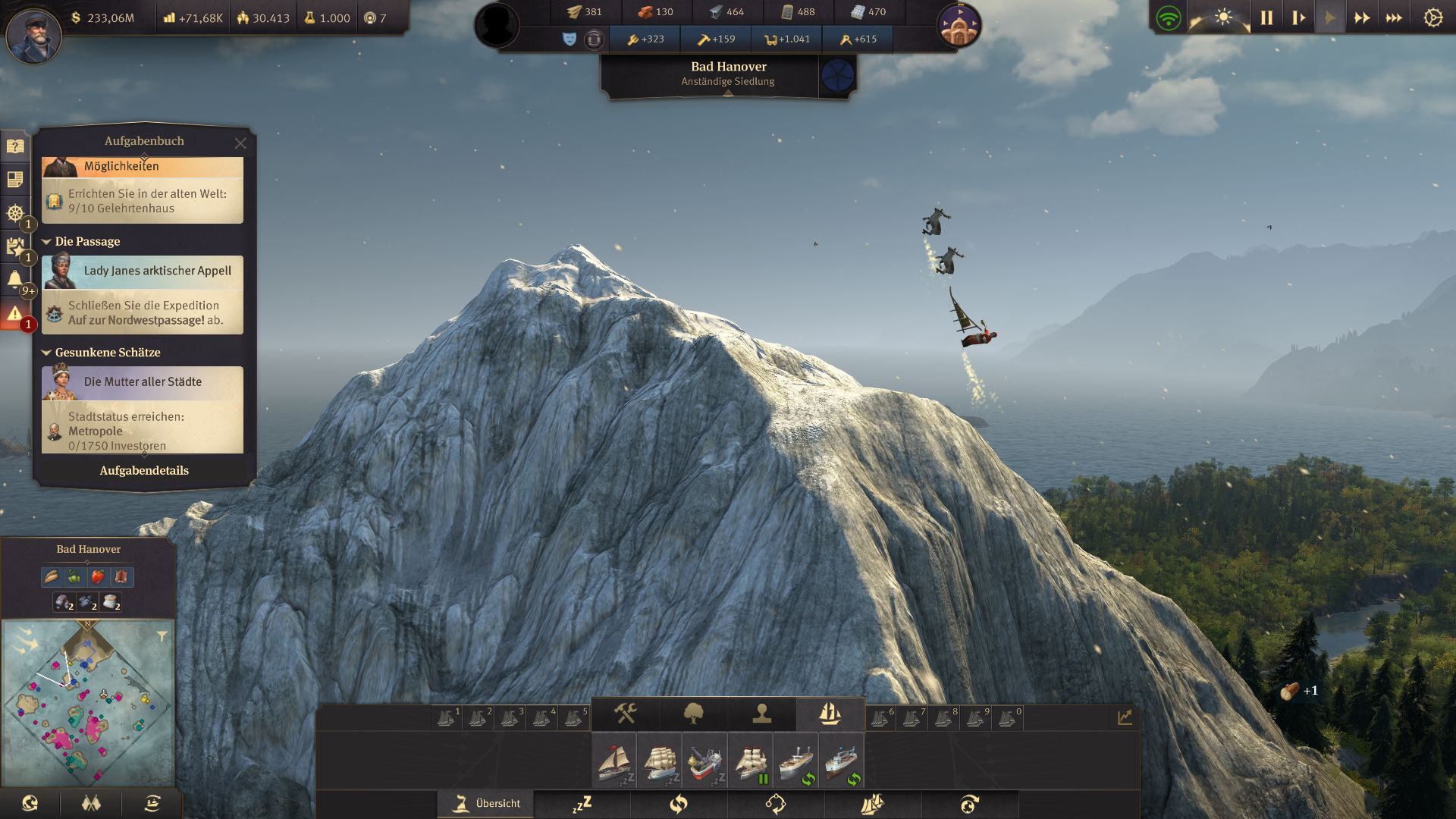Open the newspaper from the left sidebar
Screen dimensions: 1456x819
pos(14,178)
